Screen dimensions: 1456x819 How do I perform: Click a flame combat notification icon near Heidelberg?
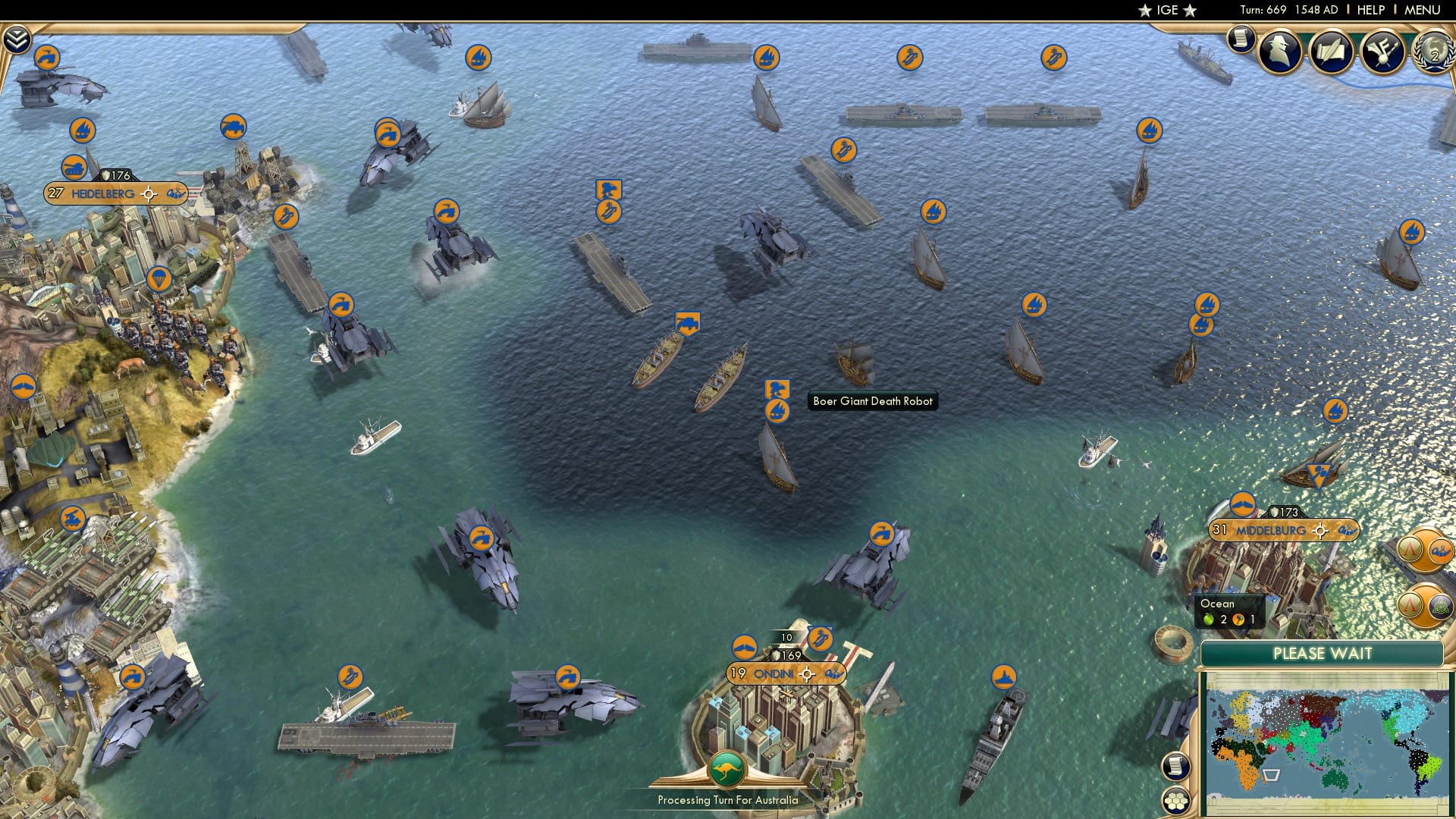pos(82,129)
